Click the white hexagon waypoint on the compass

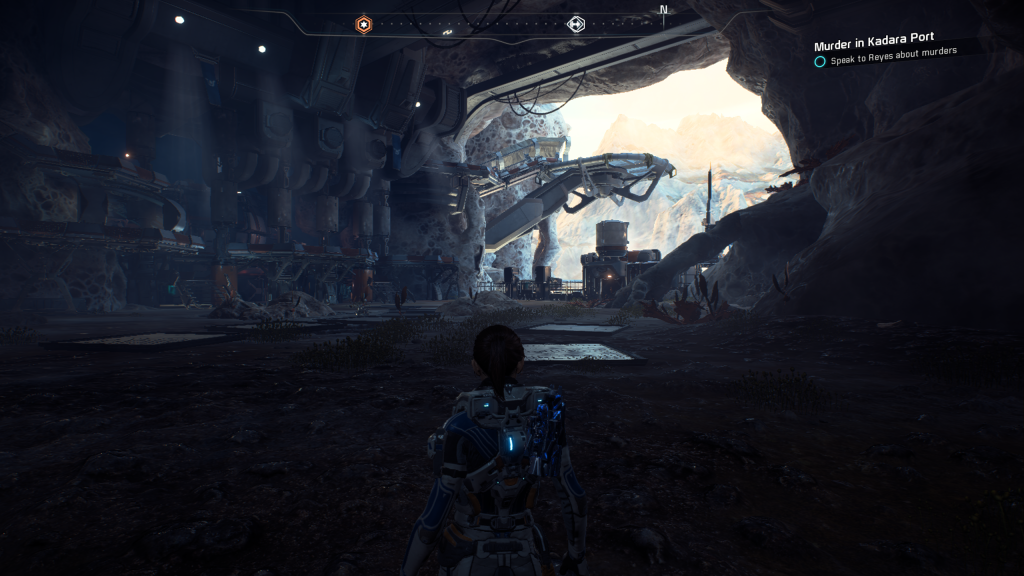pos(576,24)
